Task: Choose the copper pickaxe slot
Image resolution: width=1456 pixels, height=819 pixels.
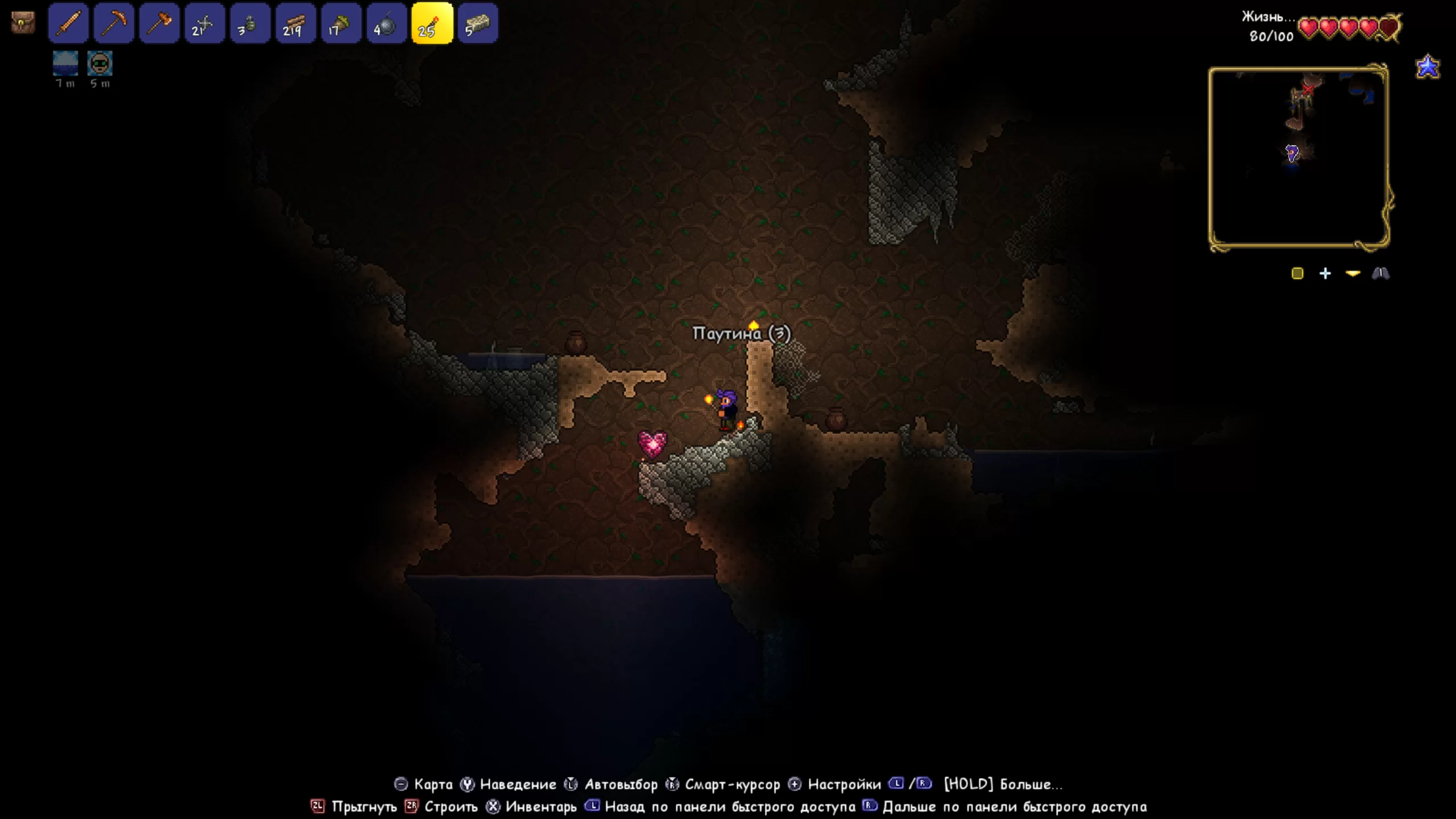Action: point(114,23)
